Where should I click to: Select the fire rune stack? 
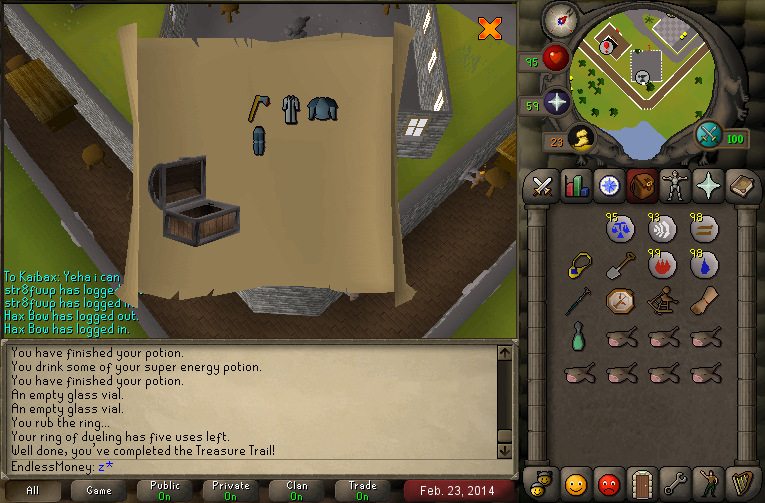662,264
